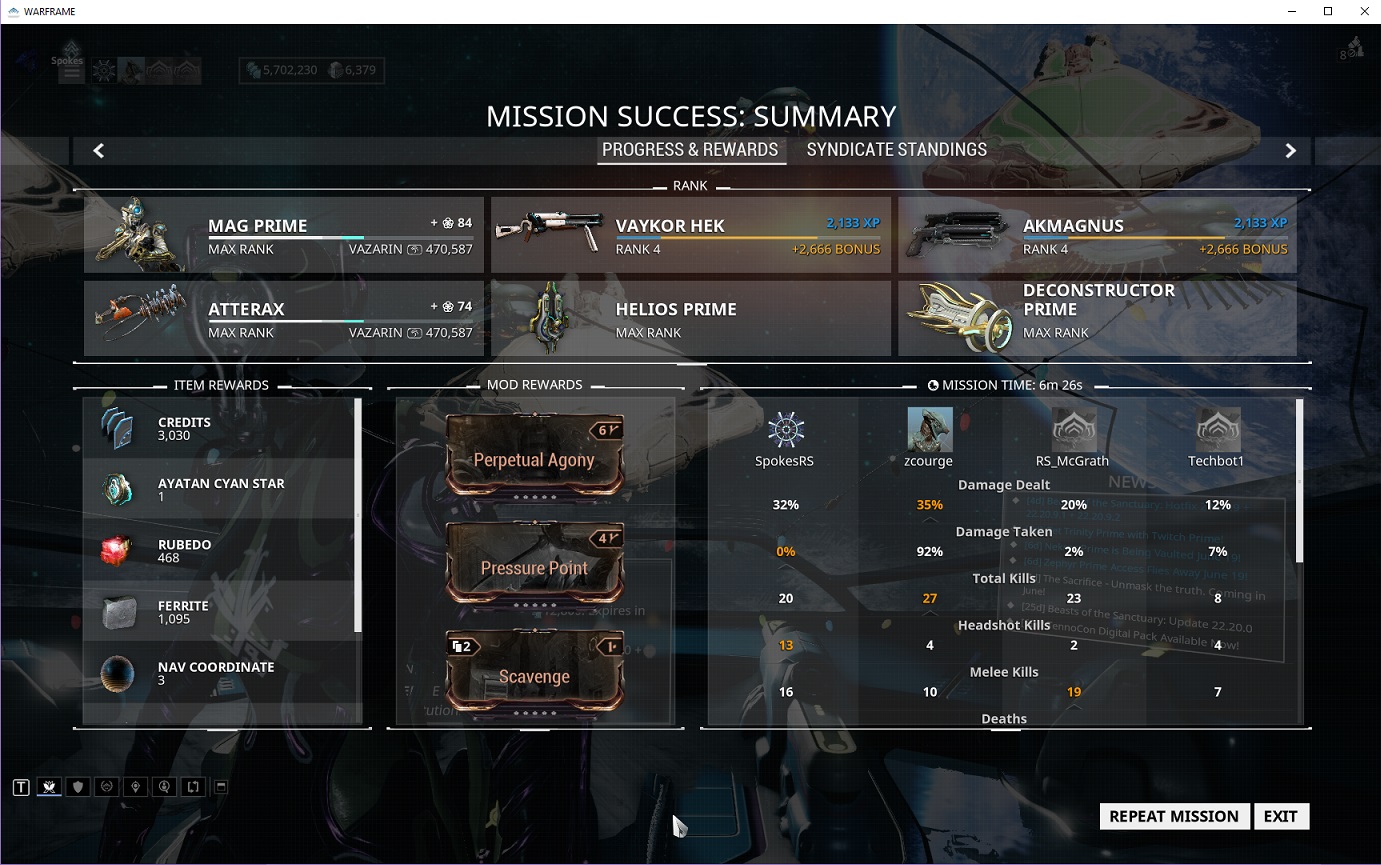Go to the previous summary page arrow
The height and width of the screenshot is (865, 1381).
pos(99,151)
